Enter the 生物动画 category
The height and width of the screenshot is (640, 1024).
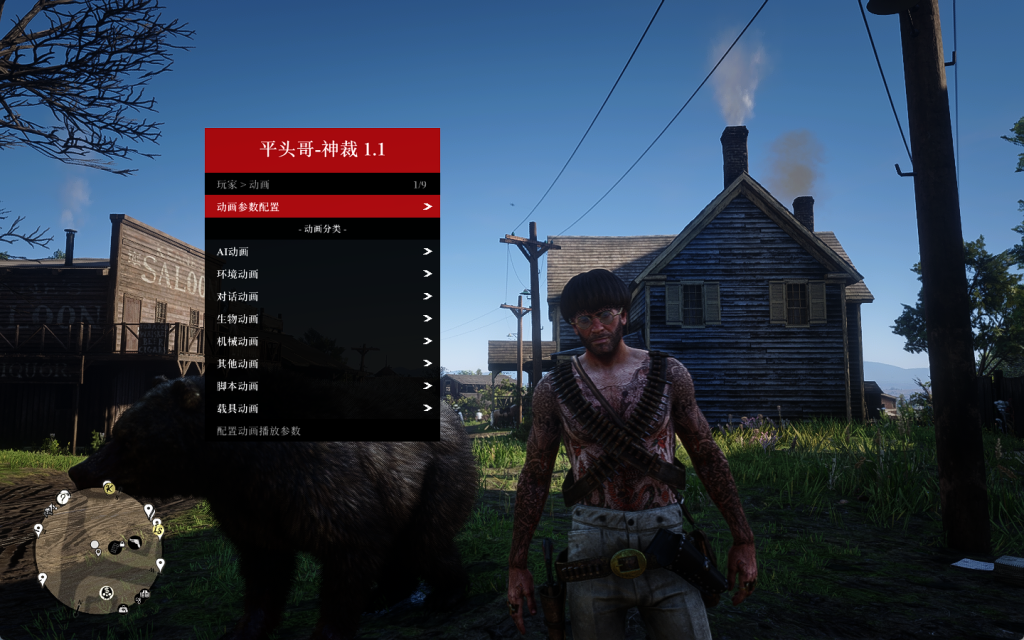click(x=322, y=319)
